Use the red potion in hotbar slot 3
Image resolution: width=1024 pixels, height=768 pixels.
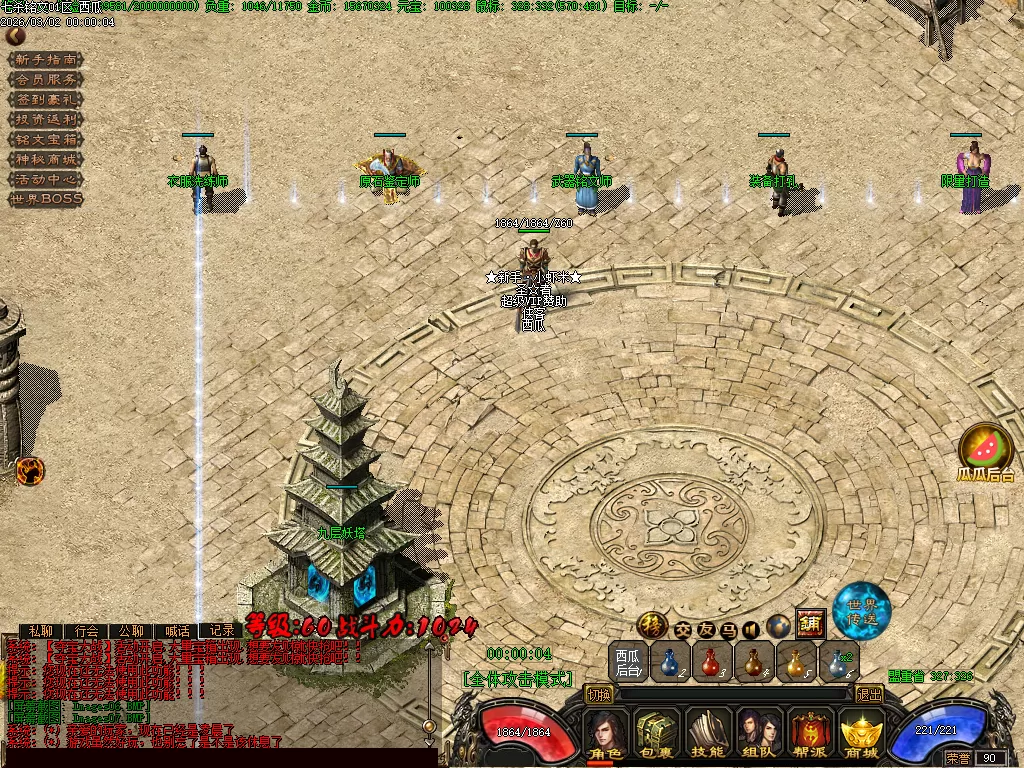[x=712, y=662]
